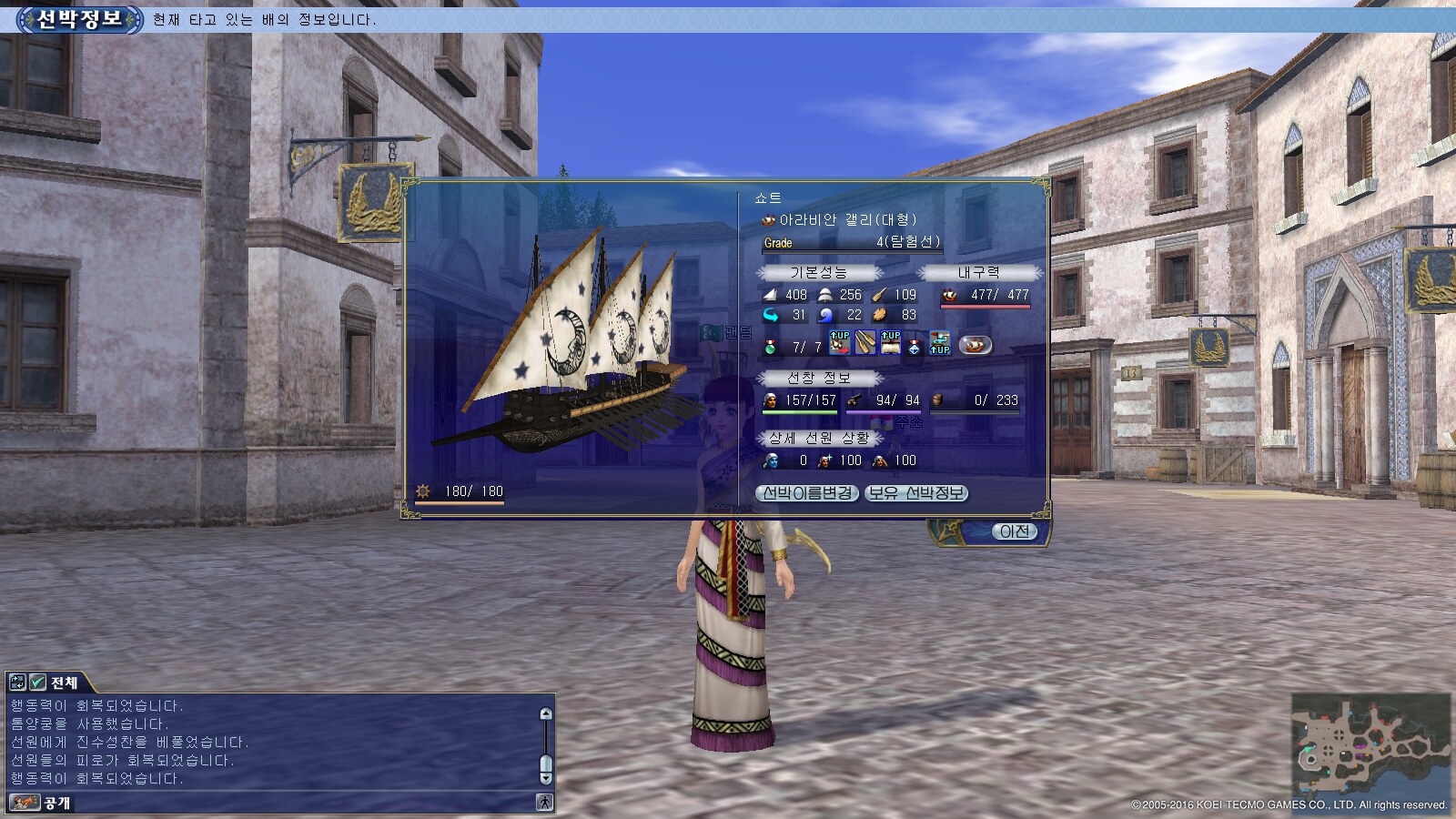This screenshot has height=819, width=1456.
Task: Go back with the 이전 button
Action: tap(1014, 531)
